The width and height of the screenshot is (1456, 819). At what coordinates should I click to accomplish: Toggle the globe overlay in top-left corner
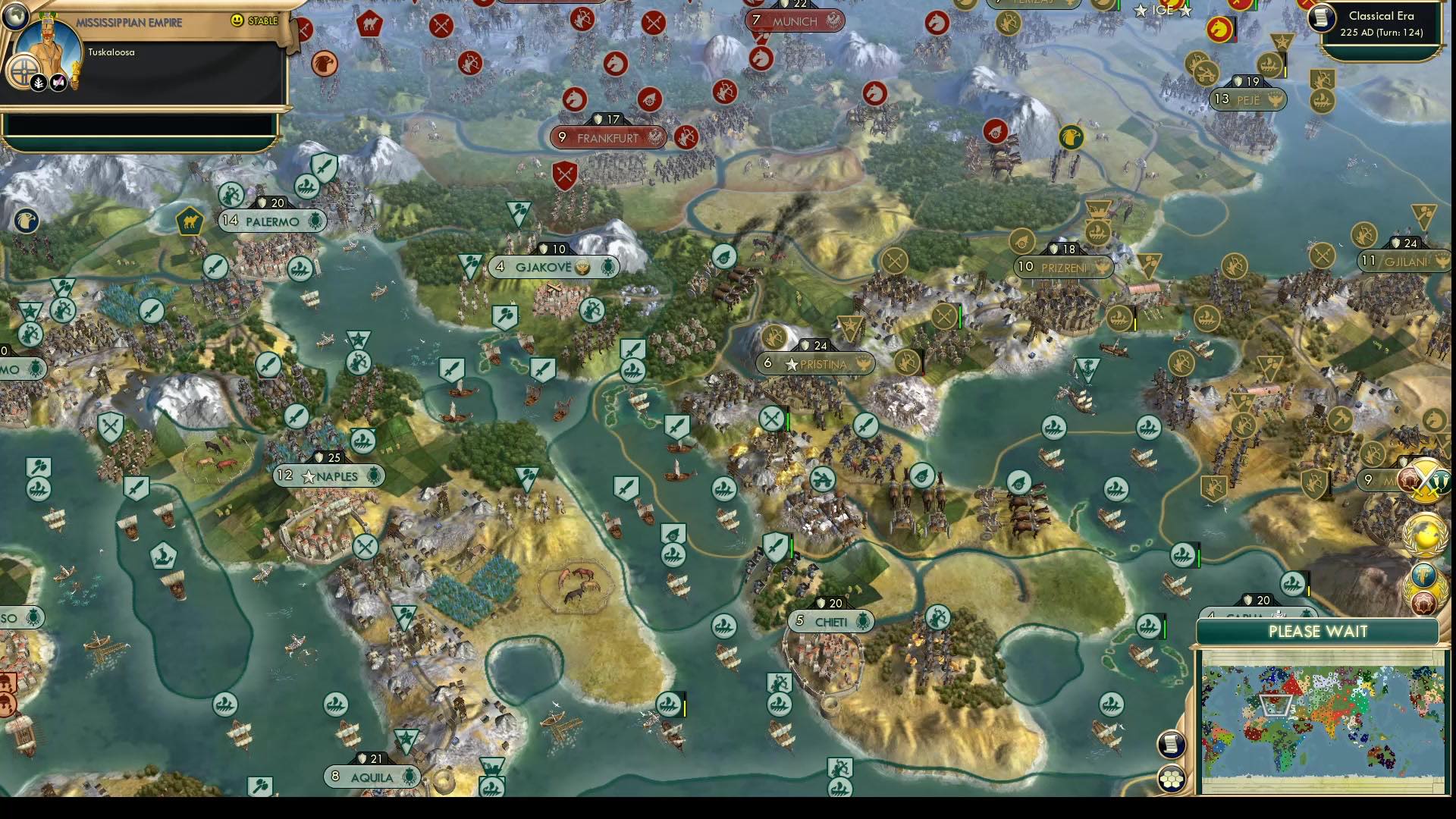point(15,16)
